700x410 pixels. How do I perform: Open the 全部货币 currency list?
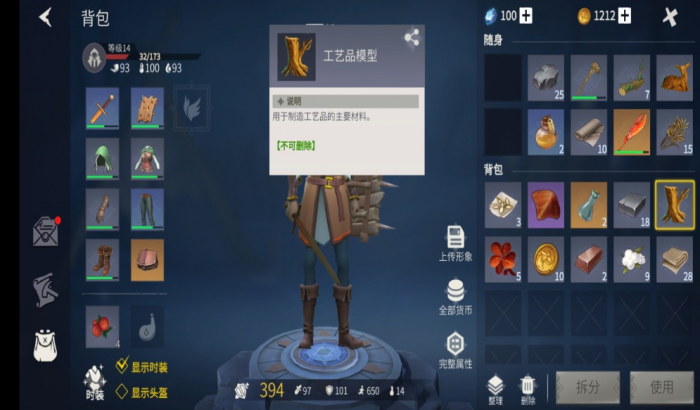click(x=455, y=297)
